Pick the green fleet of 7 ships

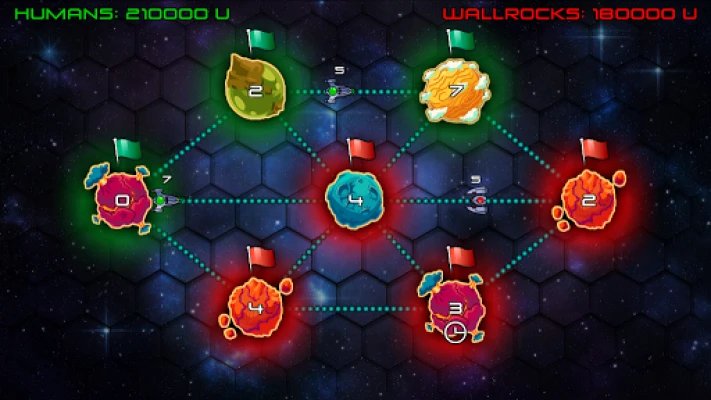[x=164, y=200]
